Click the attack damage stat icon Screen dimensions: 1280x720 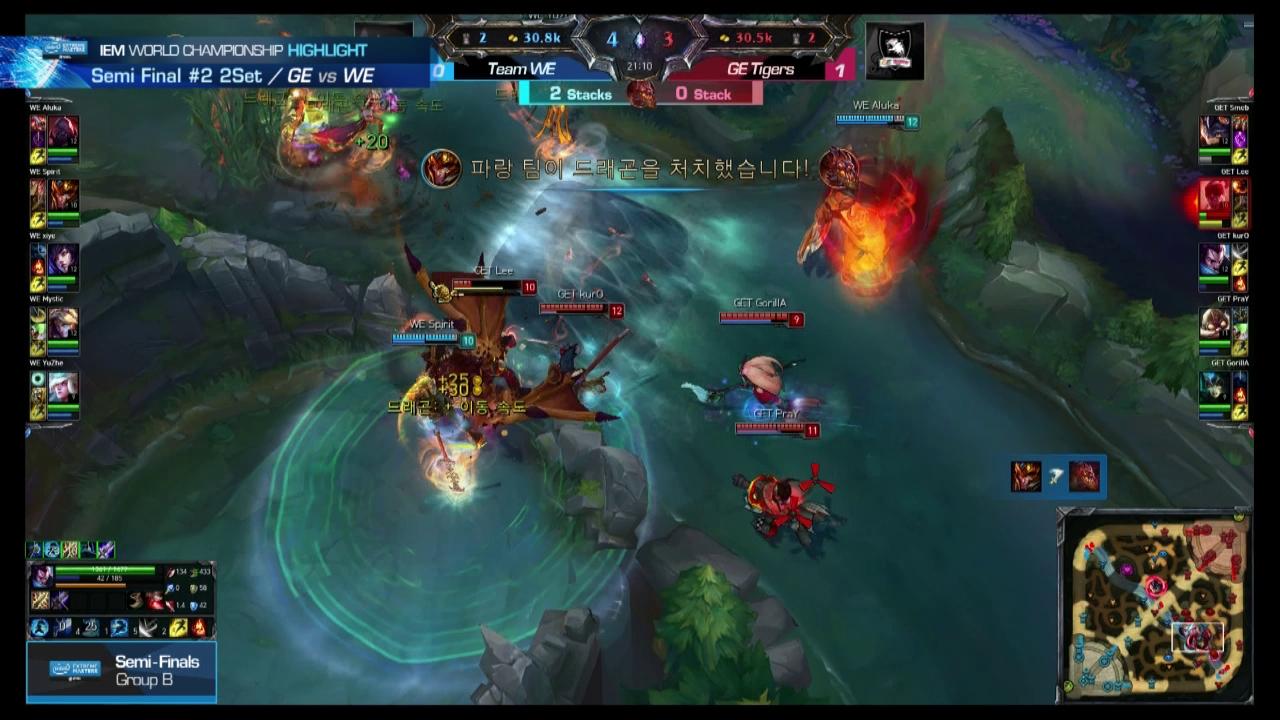[172, 571]
